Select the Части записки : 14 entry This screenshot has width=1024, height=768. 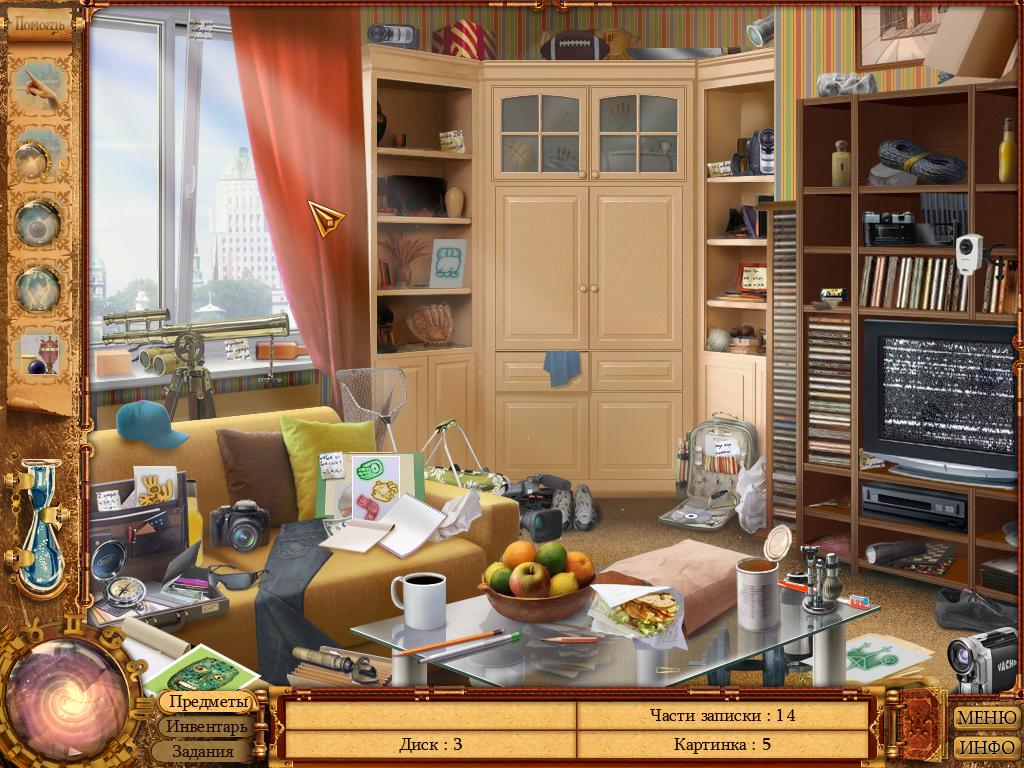point(722,715)
